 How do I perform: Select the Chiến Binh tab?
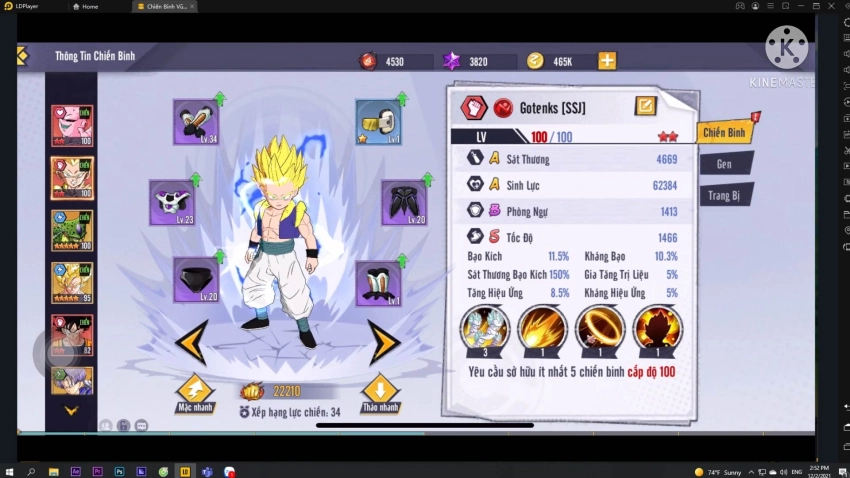724,132
